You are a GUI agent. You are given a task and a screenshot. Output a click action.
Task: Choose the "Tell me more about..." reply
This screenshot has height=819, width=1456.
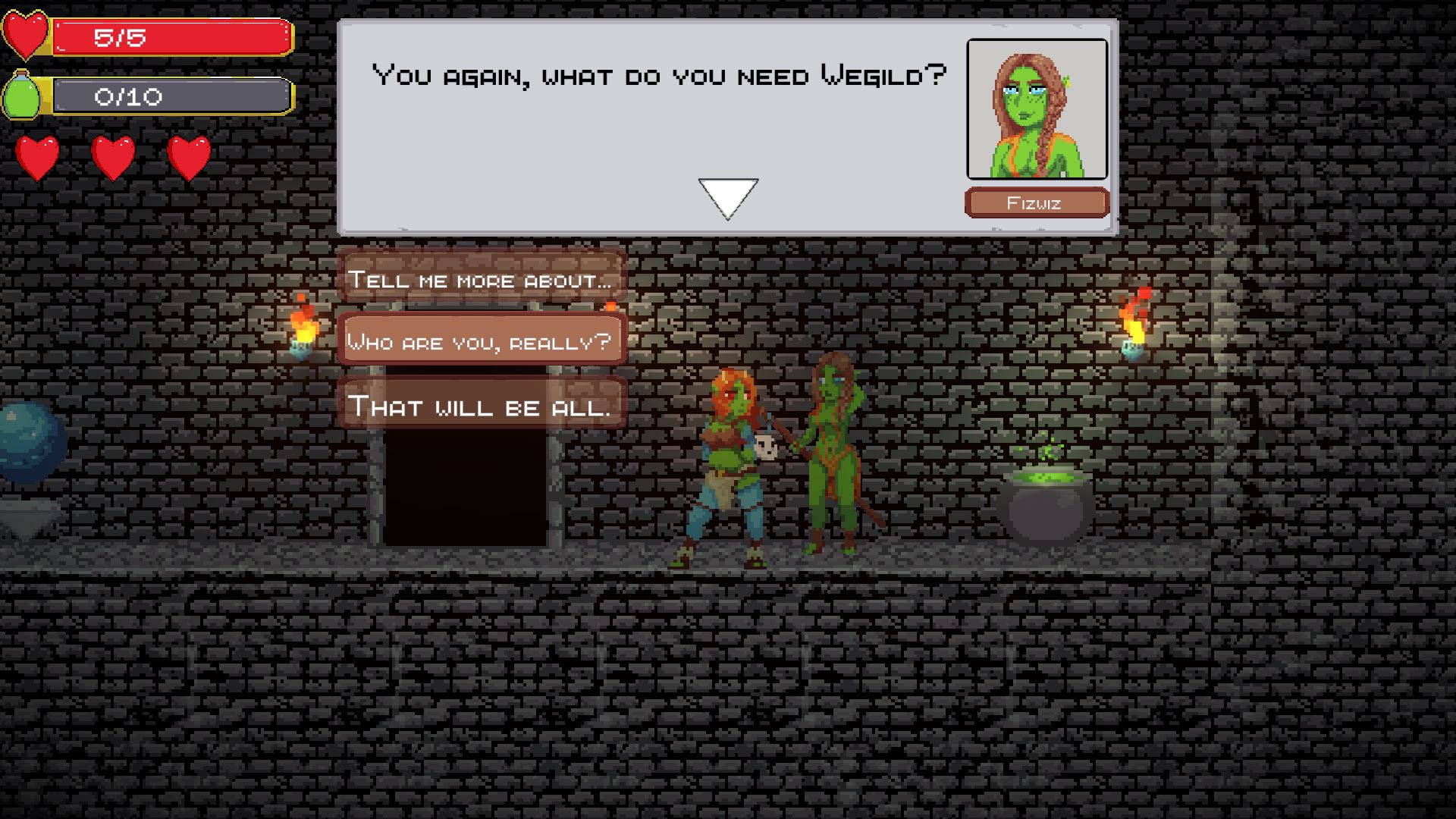tap(481, 279)
